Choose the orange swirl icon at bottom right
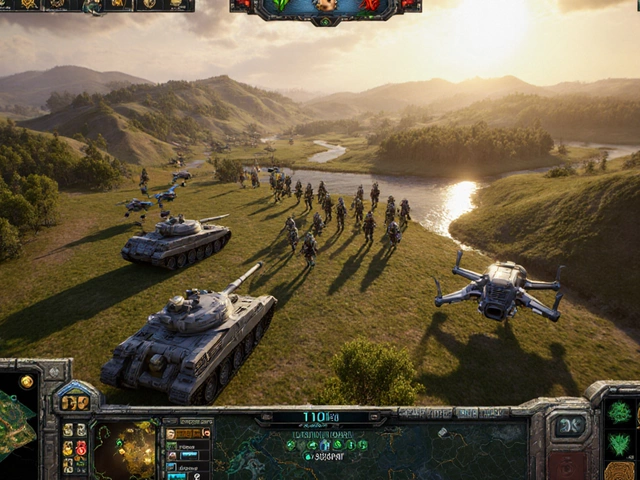This screenshot has height=480, width=640. tap(620, 471)
